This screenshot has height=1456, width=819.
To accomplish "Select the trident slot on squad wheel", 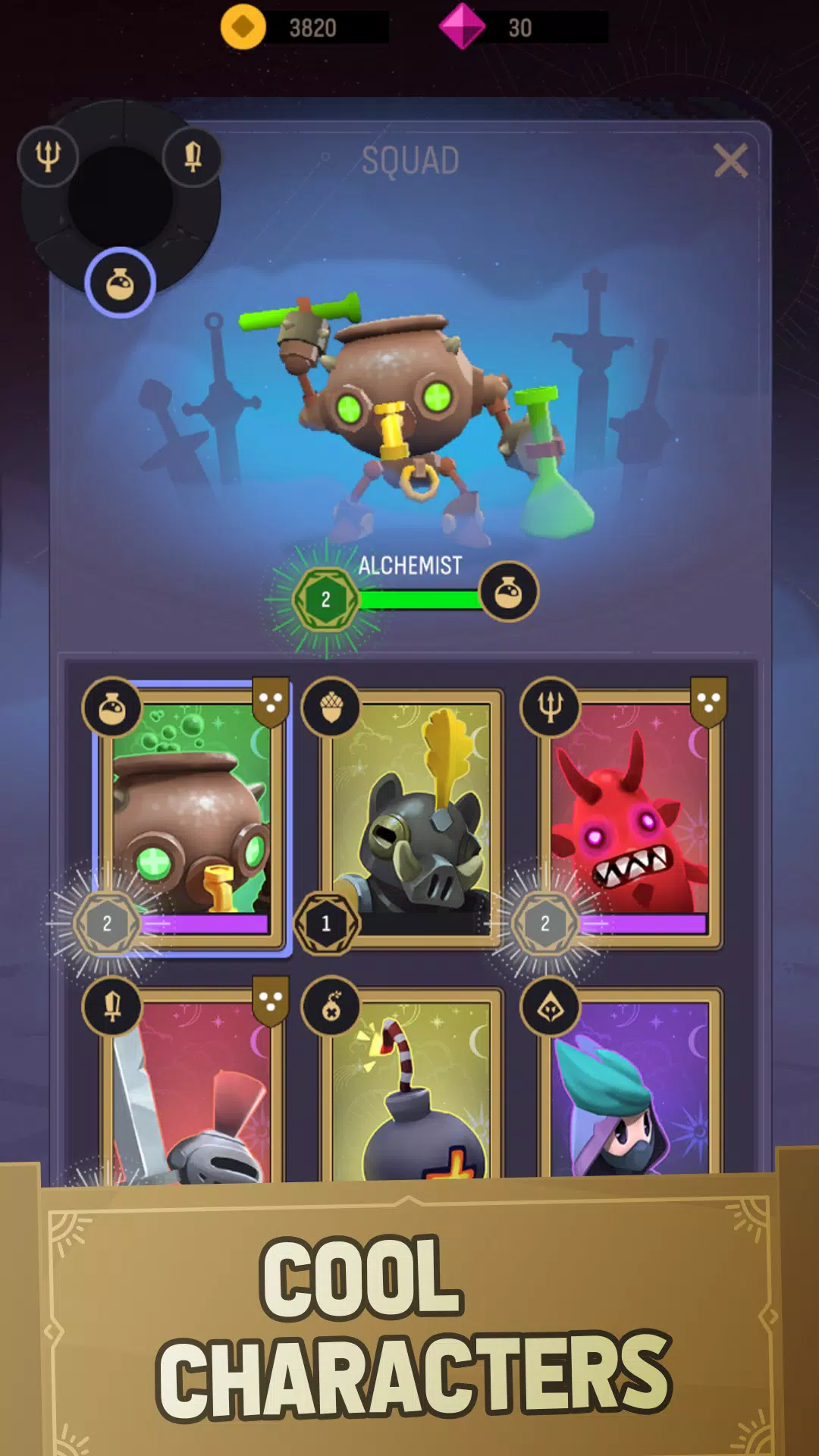I will click(48, 156).
